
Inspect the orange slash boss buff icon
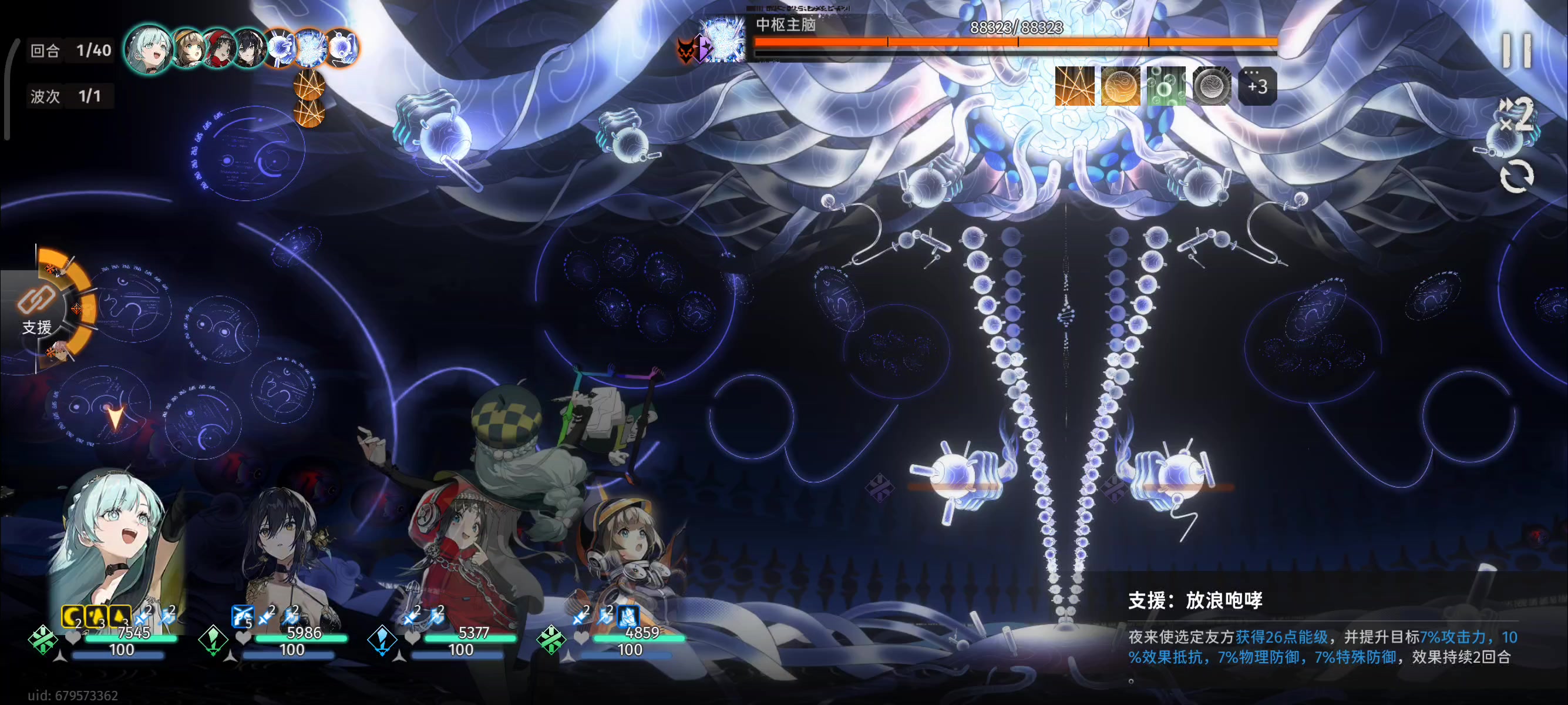pyautogui.click(x=1074, y=86)
